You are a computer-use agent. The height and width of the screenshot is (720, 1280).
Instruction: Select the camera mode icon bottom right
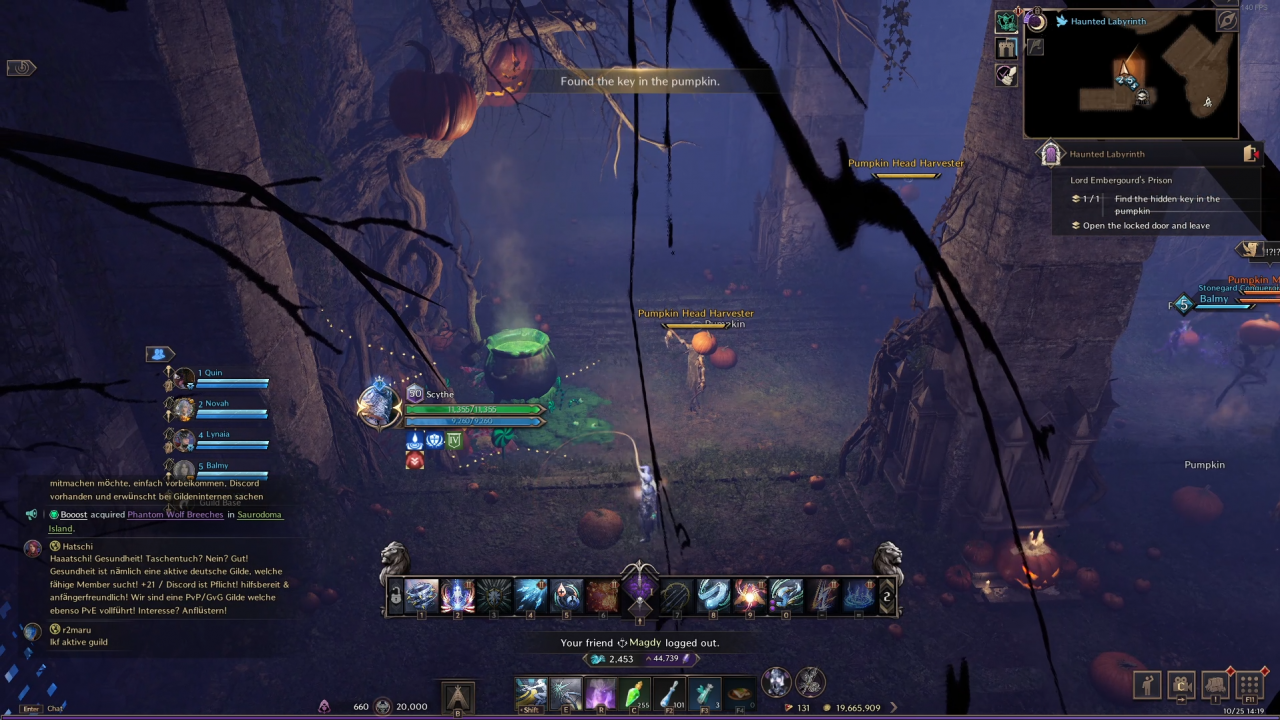[x=1181, y=685]
